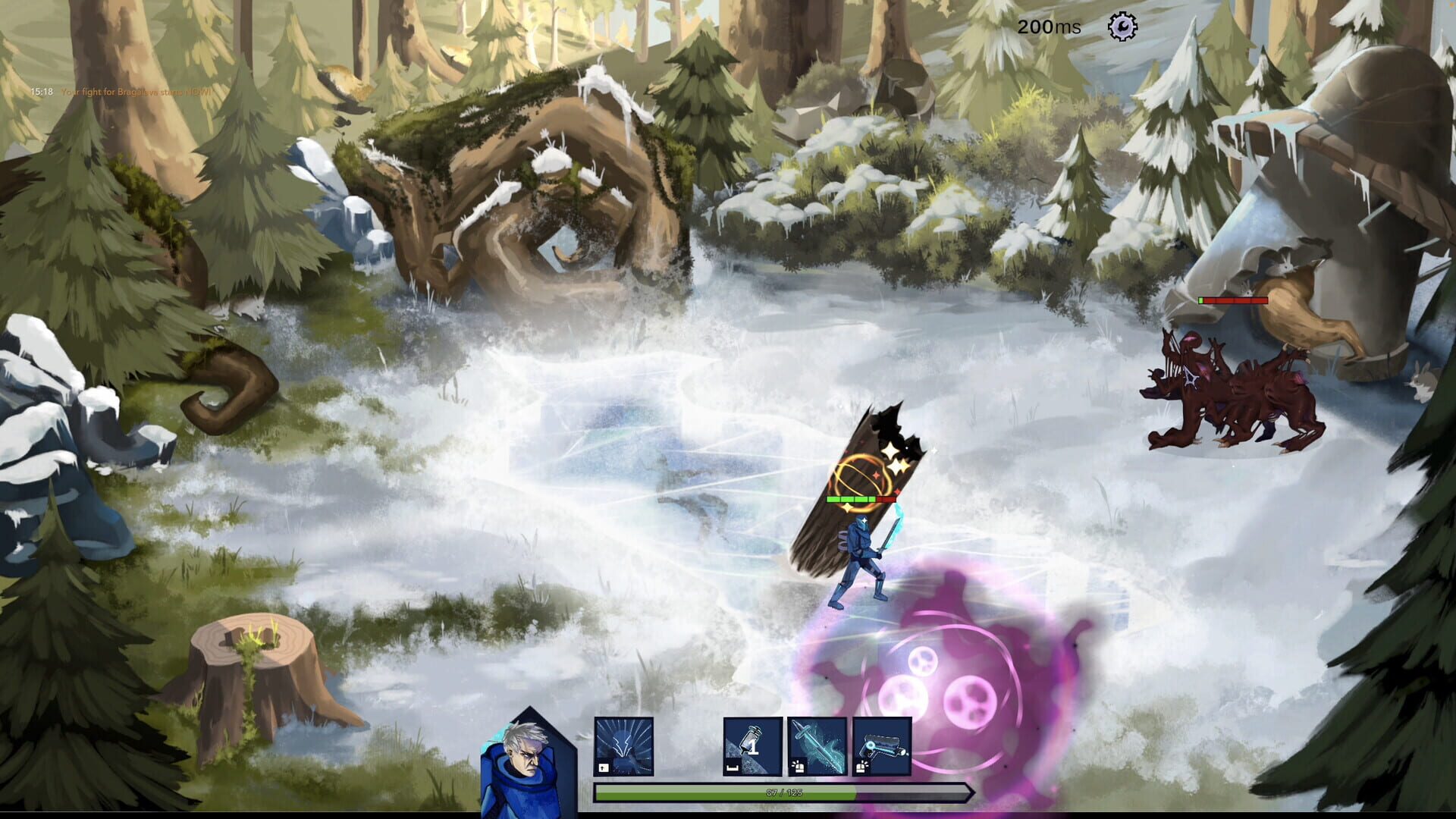1456x819 pixels.
Task: Click the mouse badge on the ranged weapon slot
Action: 861,767
